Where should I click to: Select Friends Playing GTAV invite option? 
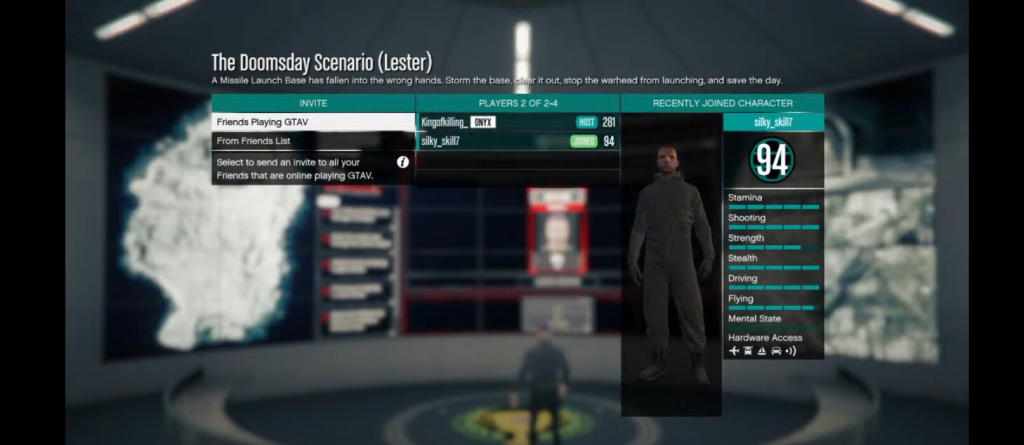click(312, 122)
